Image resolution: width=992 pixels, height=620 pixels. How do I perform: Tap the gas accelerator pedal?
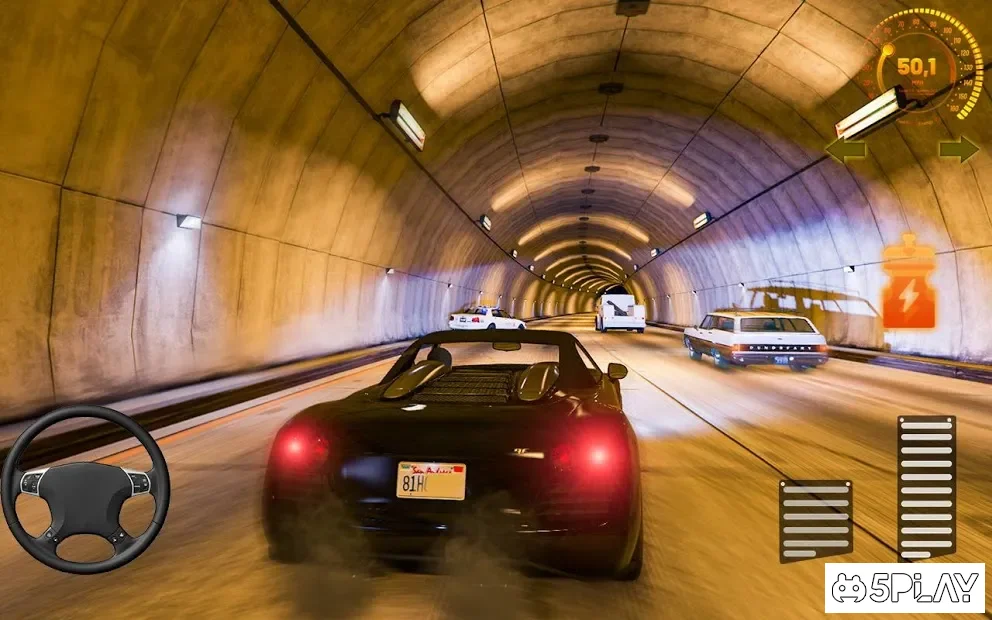click(926, 487)
